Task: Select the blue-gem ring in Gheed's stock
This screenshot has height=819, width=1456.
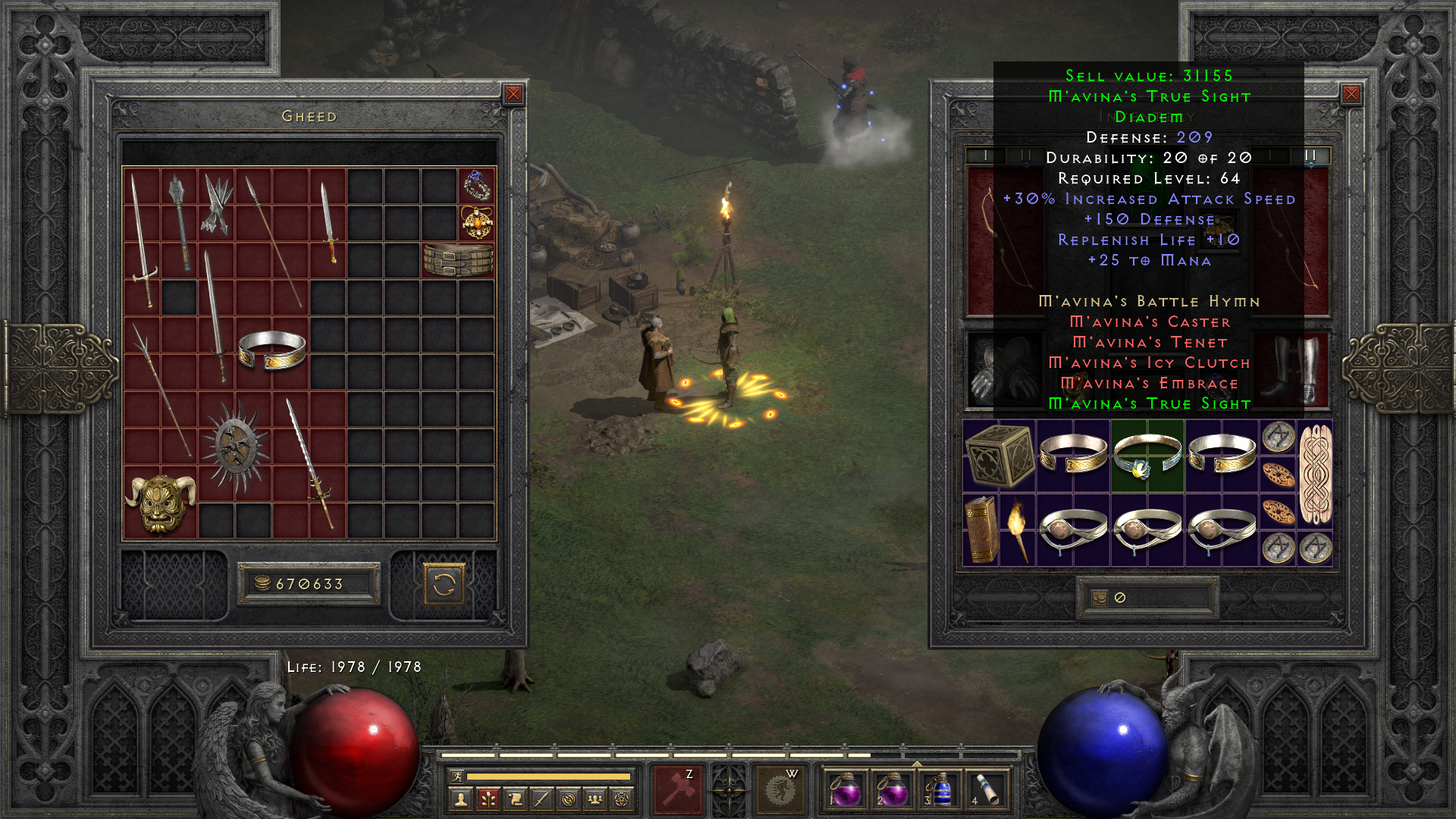Action: click(x=477, y=186)
